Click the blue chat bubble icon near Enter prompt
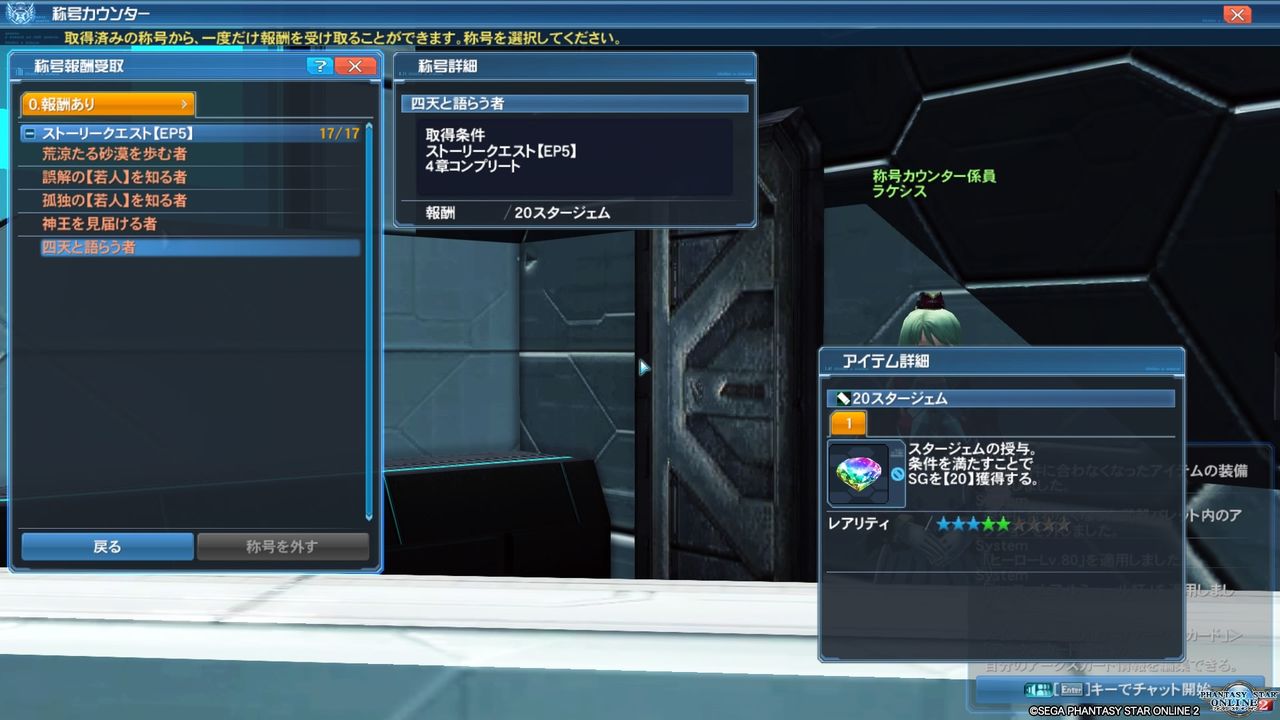This screenshot has height=720, width=1280. point(1038,689)
